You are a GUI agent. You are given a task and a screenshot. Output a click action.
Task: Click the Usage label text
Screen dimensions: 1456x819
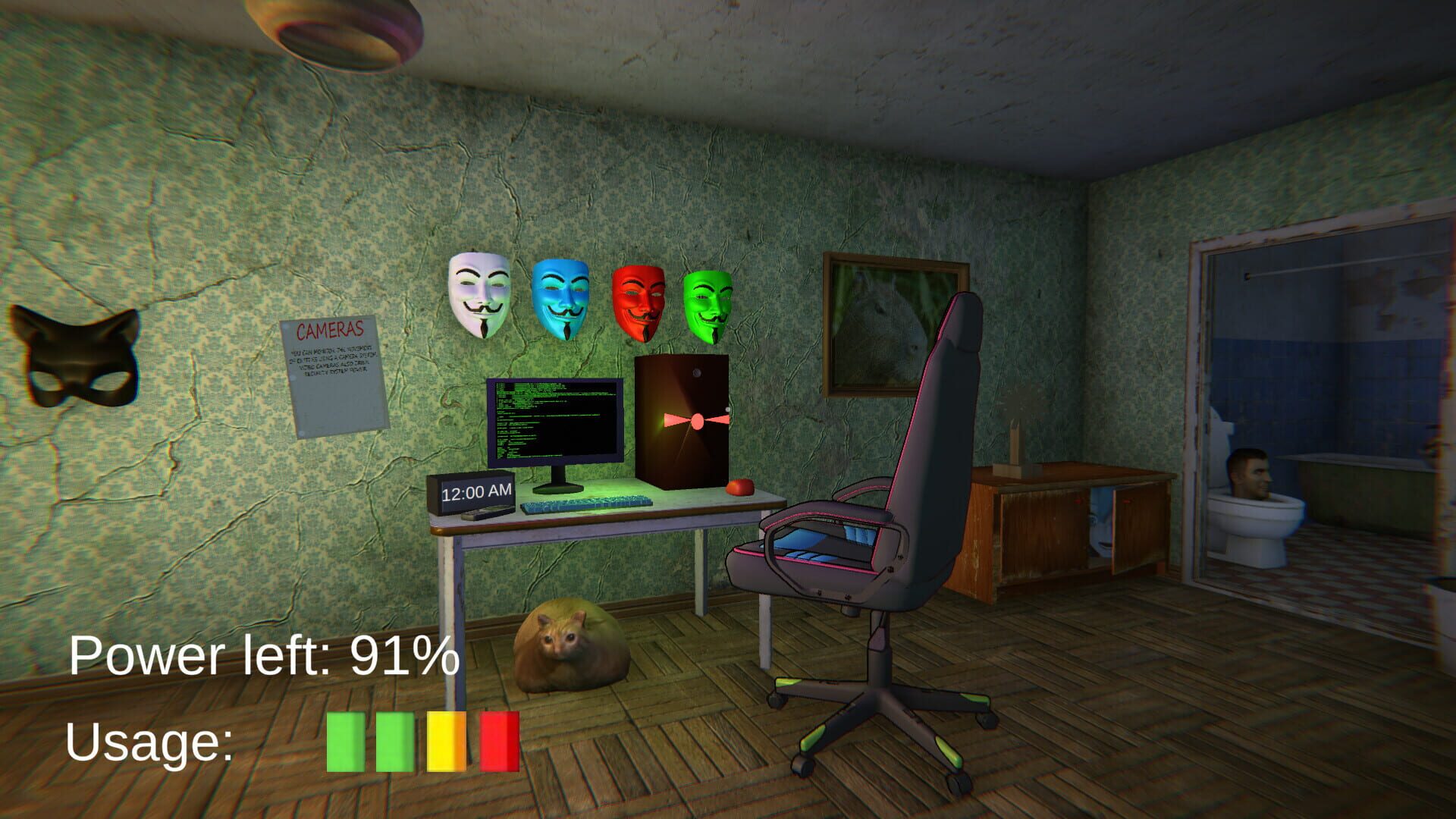click(x=148, y=747)
